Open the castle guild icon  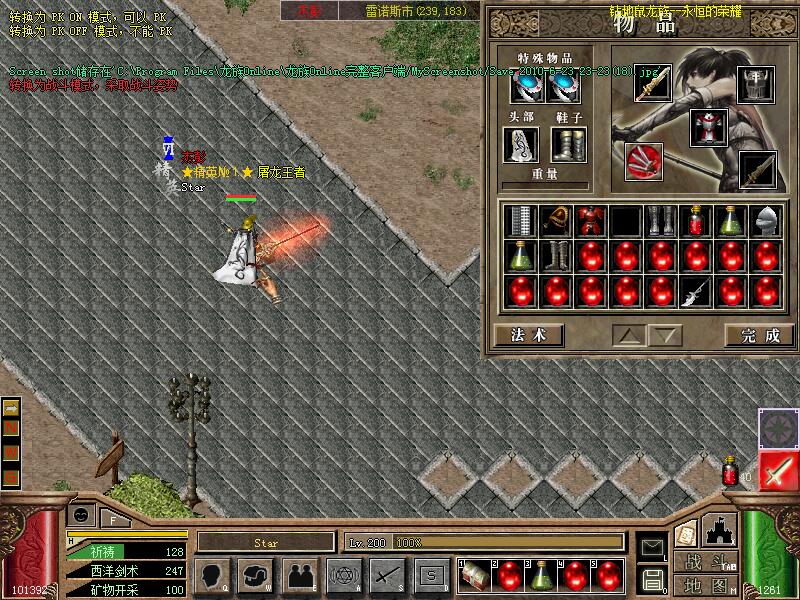pyautogui.click(x=720, y=530)
